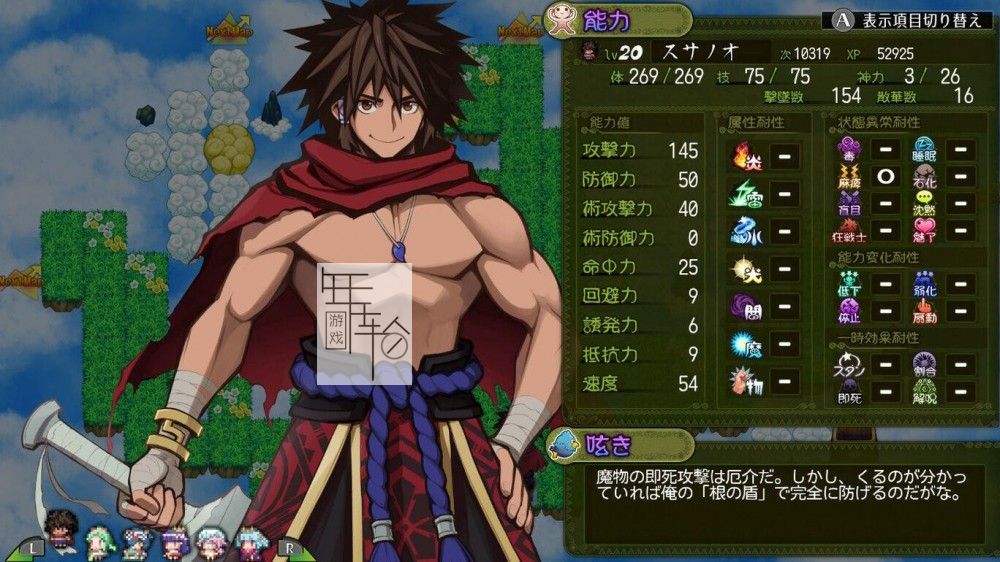
Task: Choose the light 光 resistance icon
Action: [x=742, y=268]
